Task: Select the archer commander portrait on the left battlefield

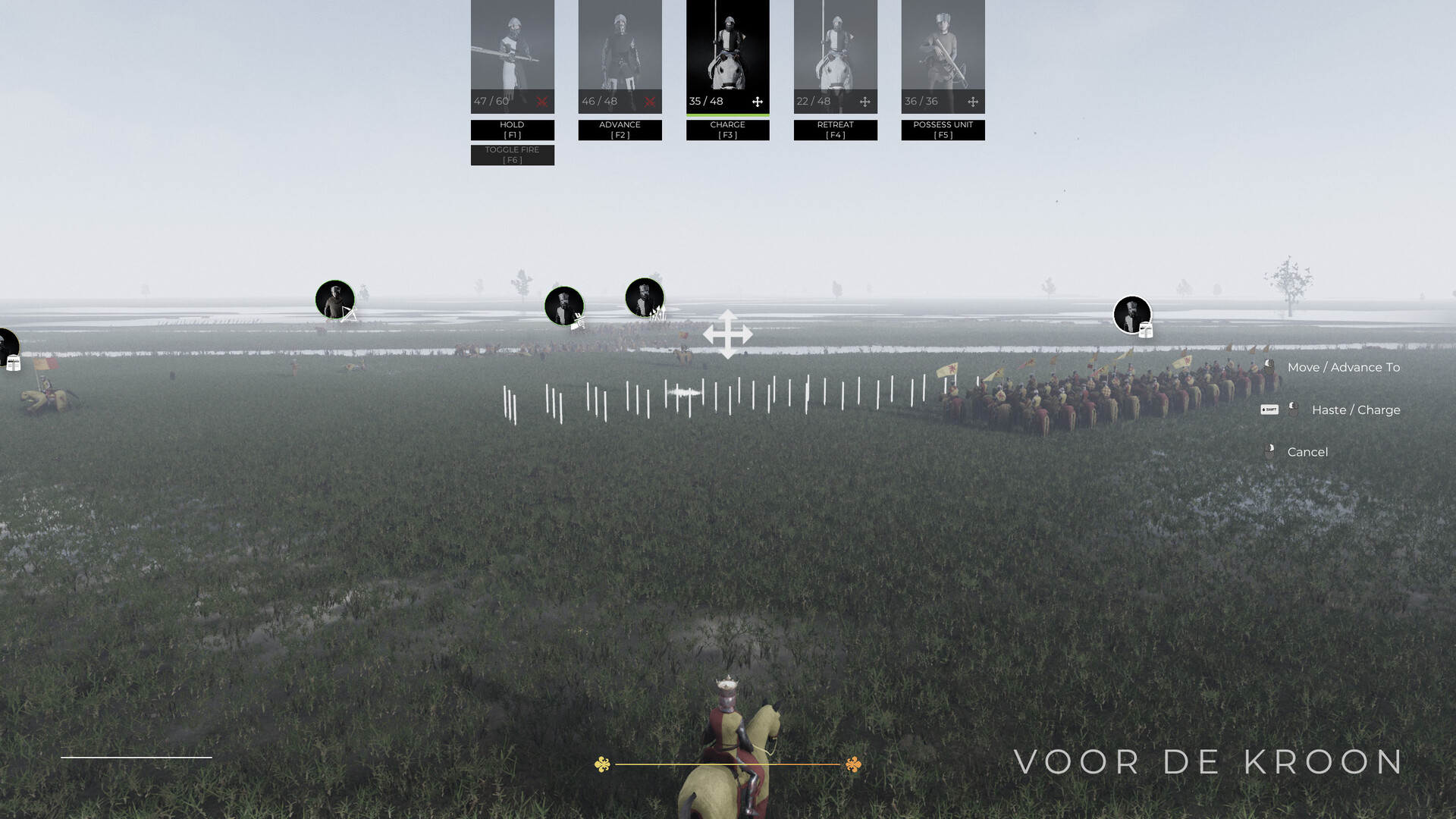Action: coord(334,300)
